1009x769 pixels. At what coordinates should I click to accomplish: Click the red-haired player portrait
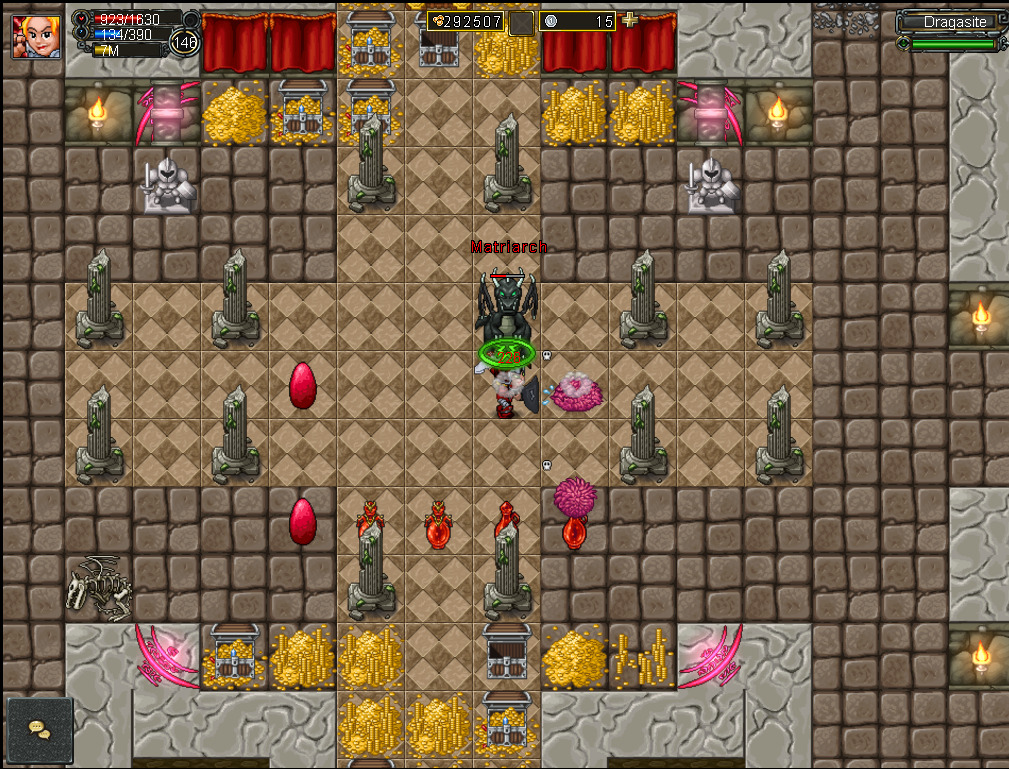tap(35, 36)
